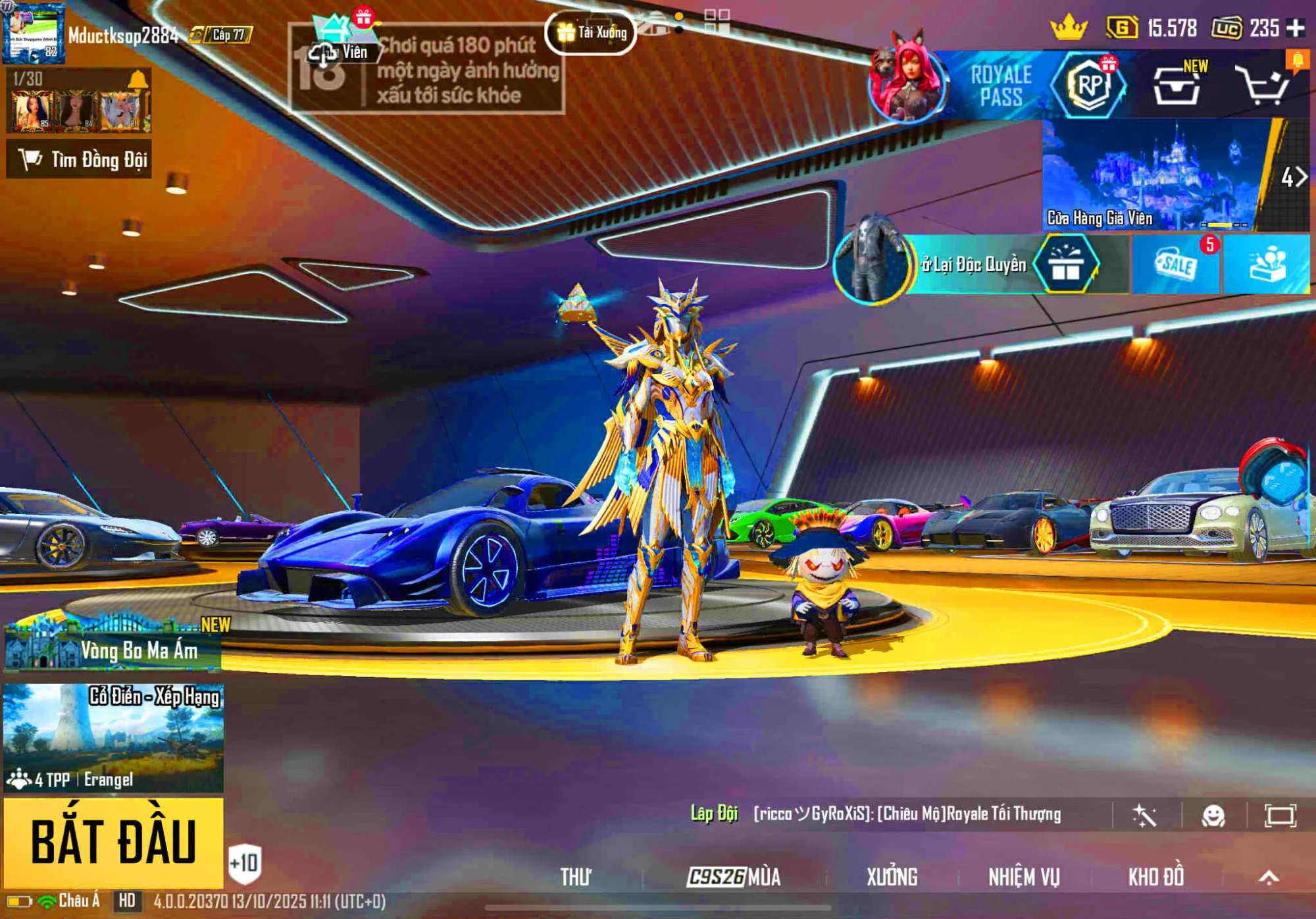Open the Cổ Điển - Xếp Hạng mode selector

coord(113,737)
